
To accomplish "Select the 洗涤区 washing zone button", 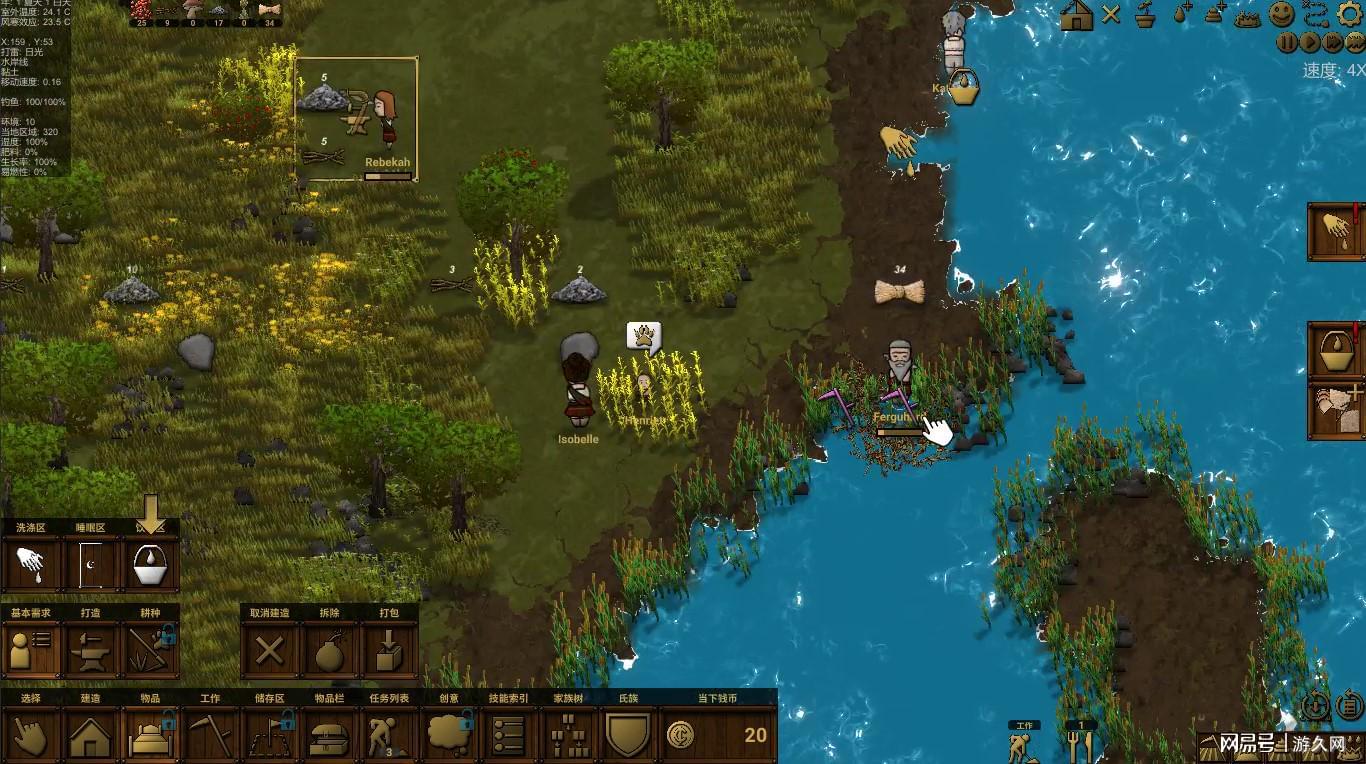I will (31, 566).
